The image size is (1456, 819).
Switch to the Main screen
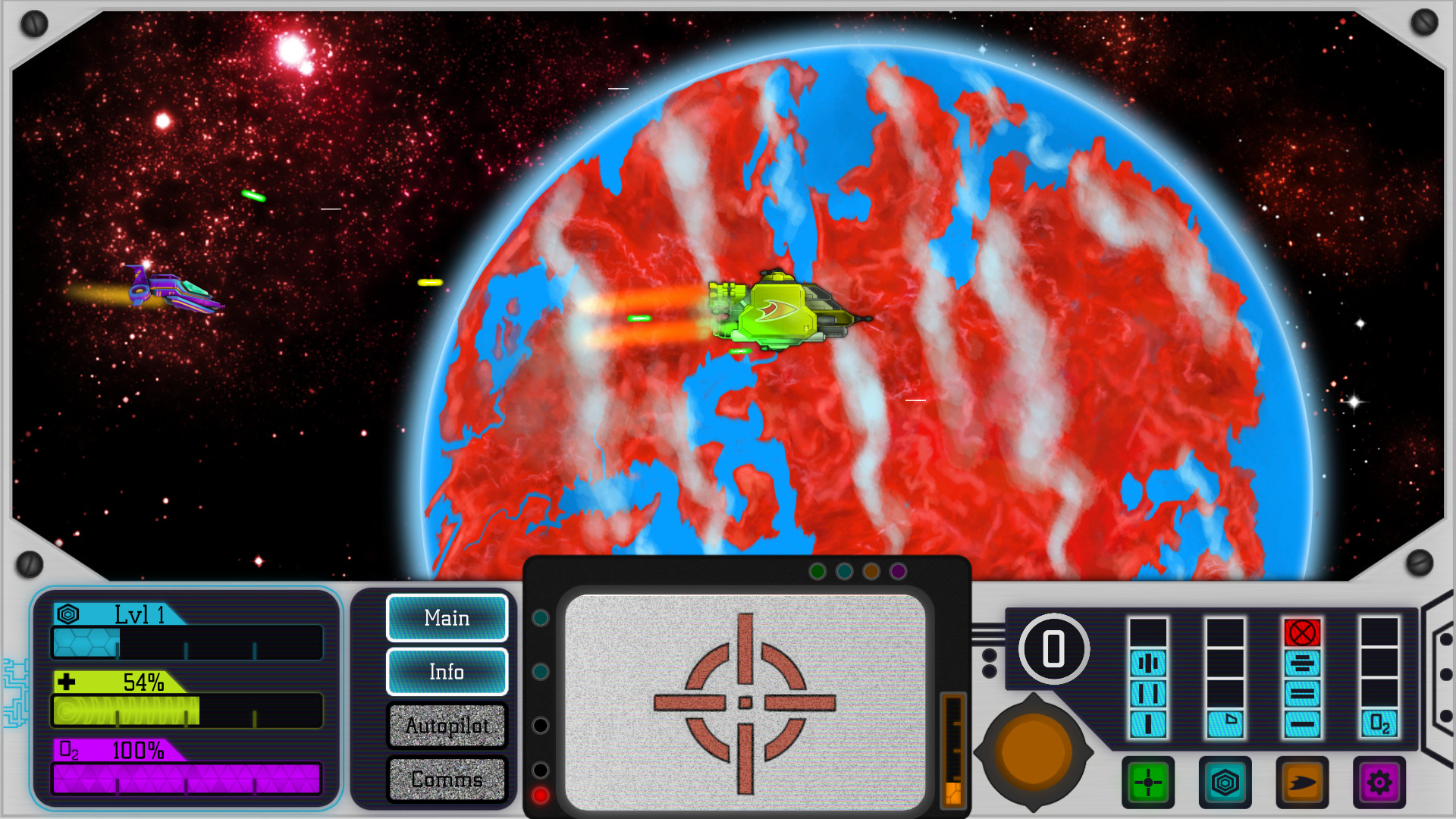click(447, 618)
